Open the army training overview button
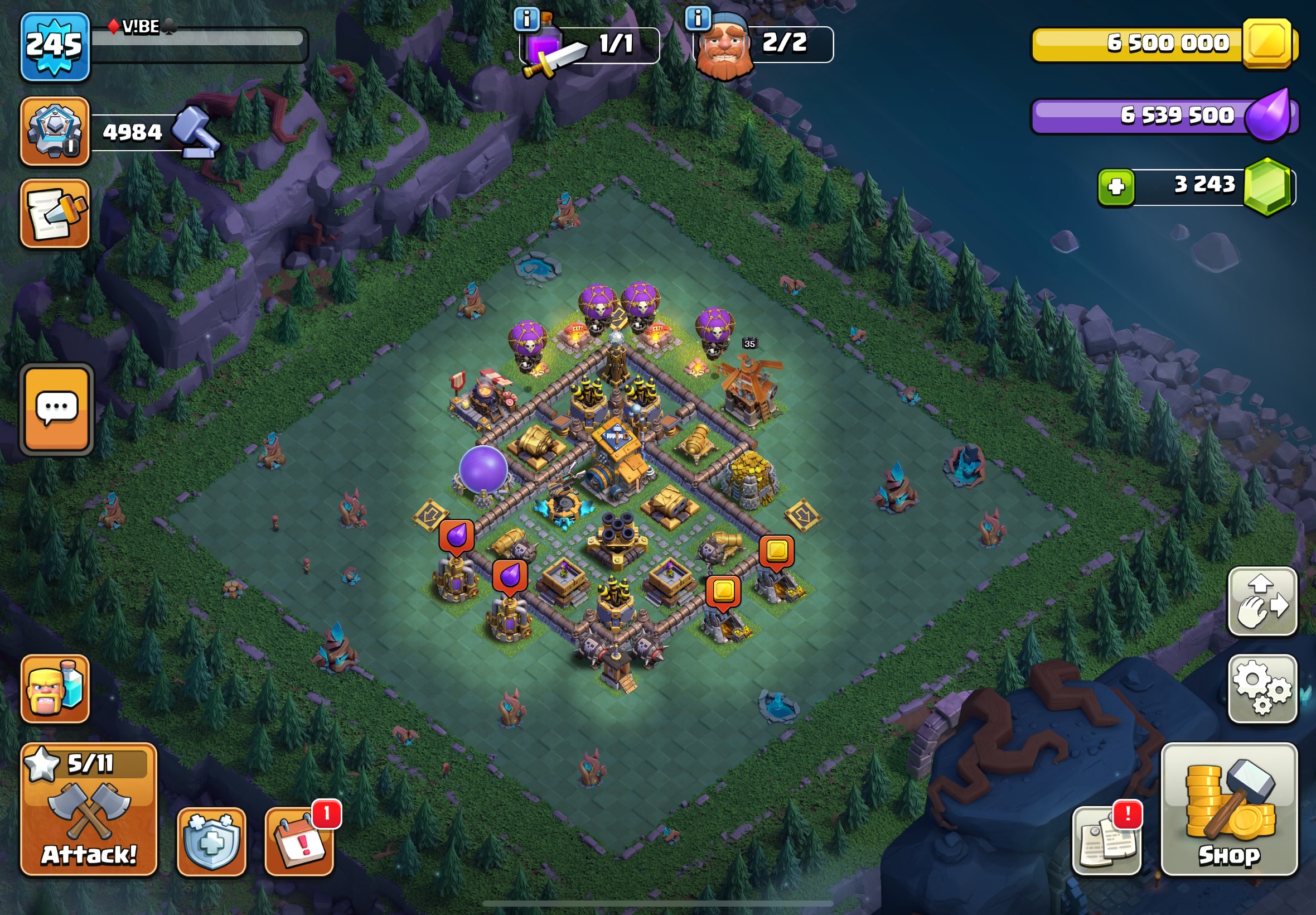This screenshot has height=915, width=1316. pos(55,688)
